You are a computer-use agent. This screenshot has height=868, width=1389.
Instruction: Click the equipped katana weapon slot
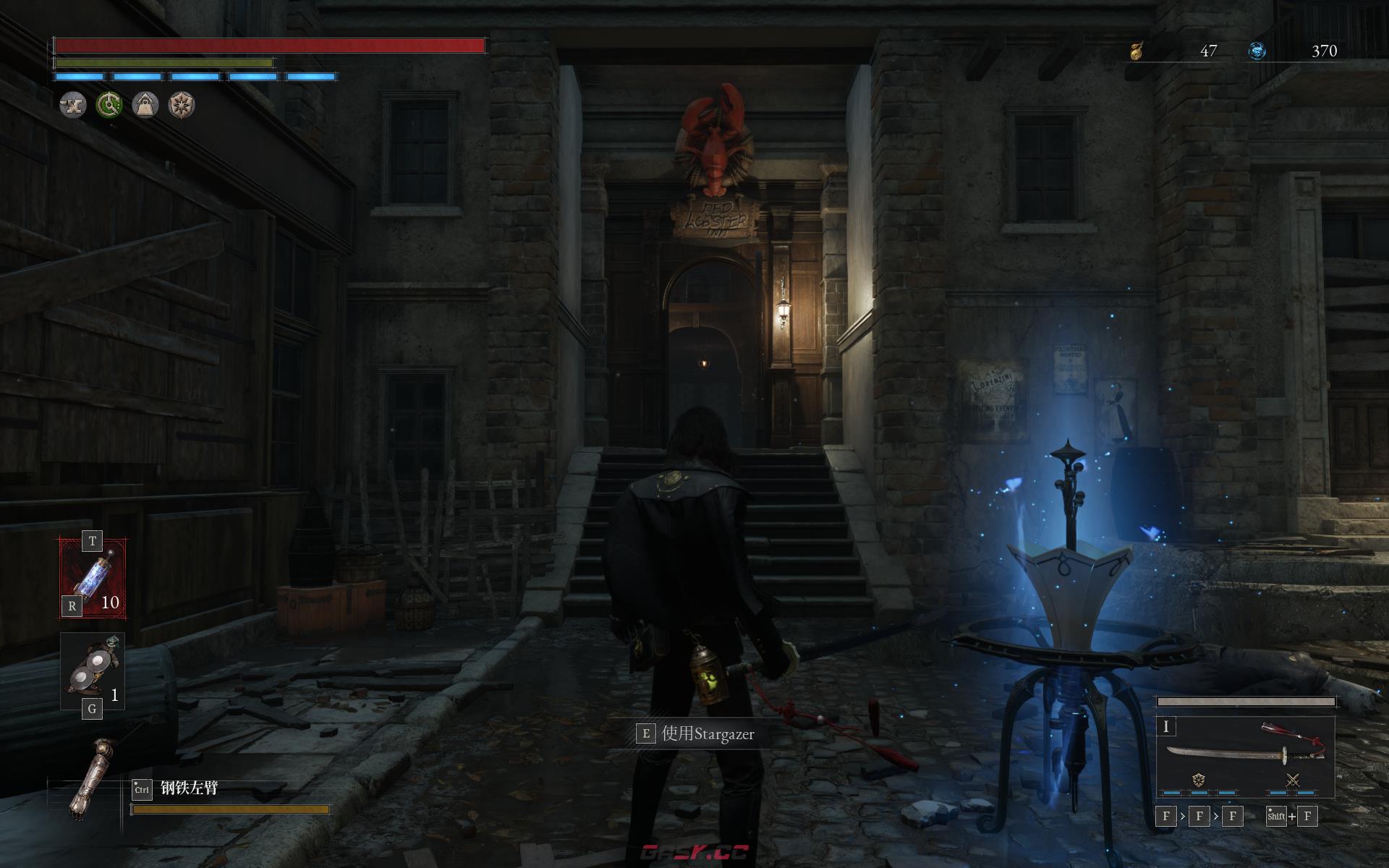(1246, 751)
